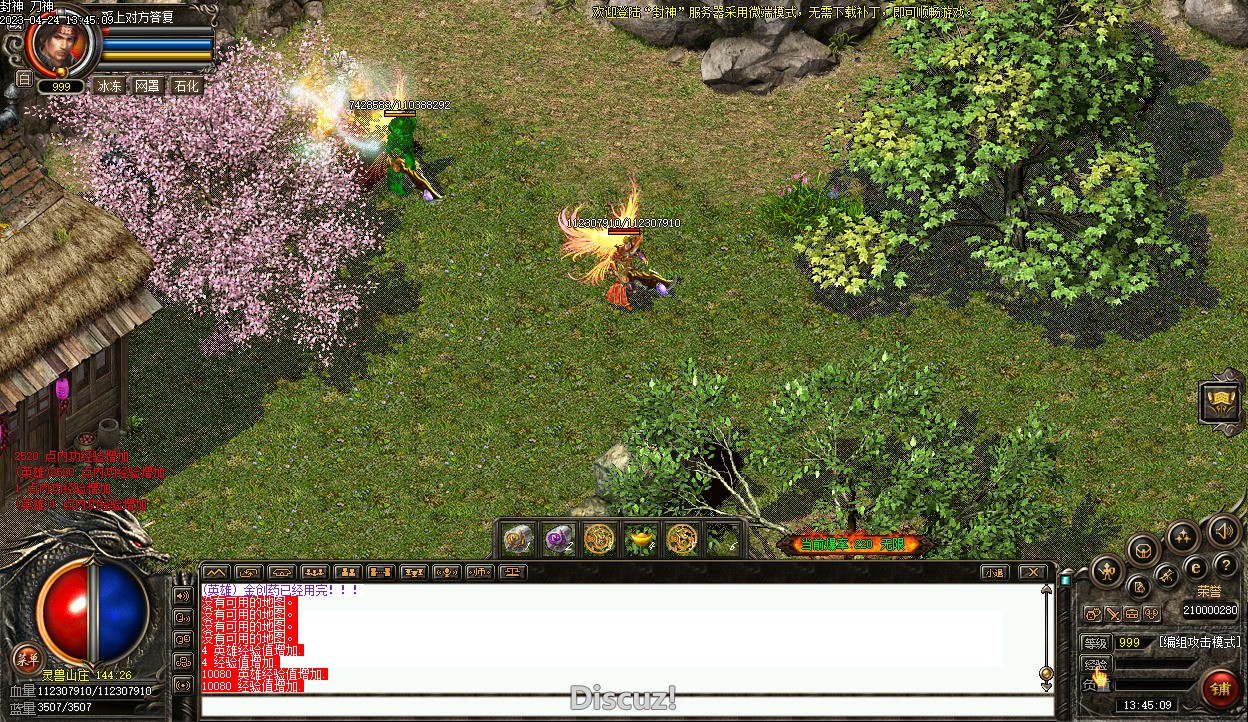Toggle sound with the speaker icon

pos(1222,530)
